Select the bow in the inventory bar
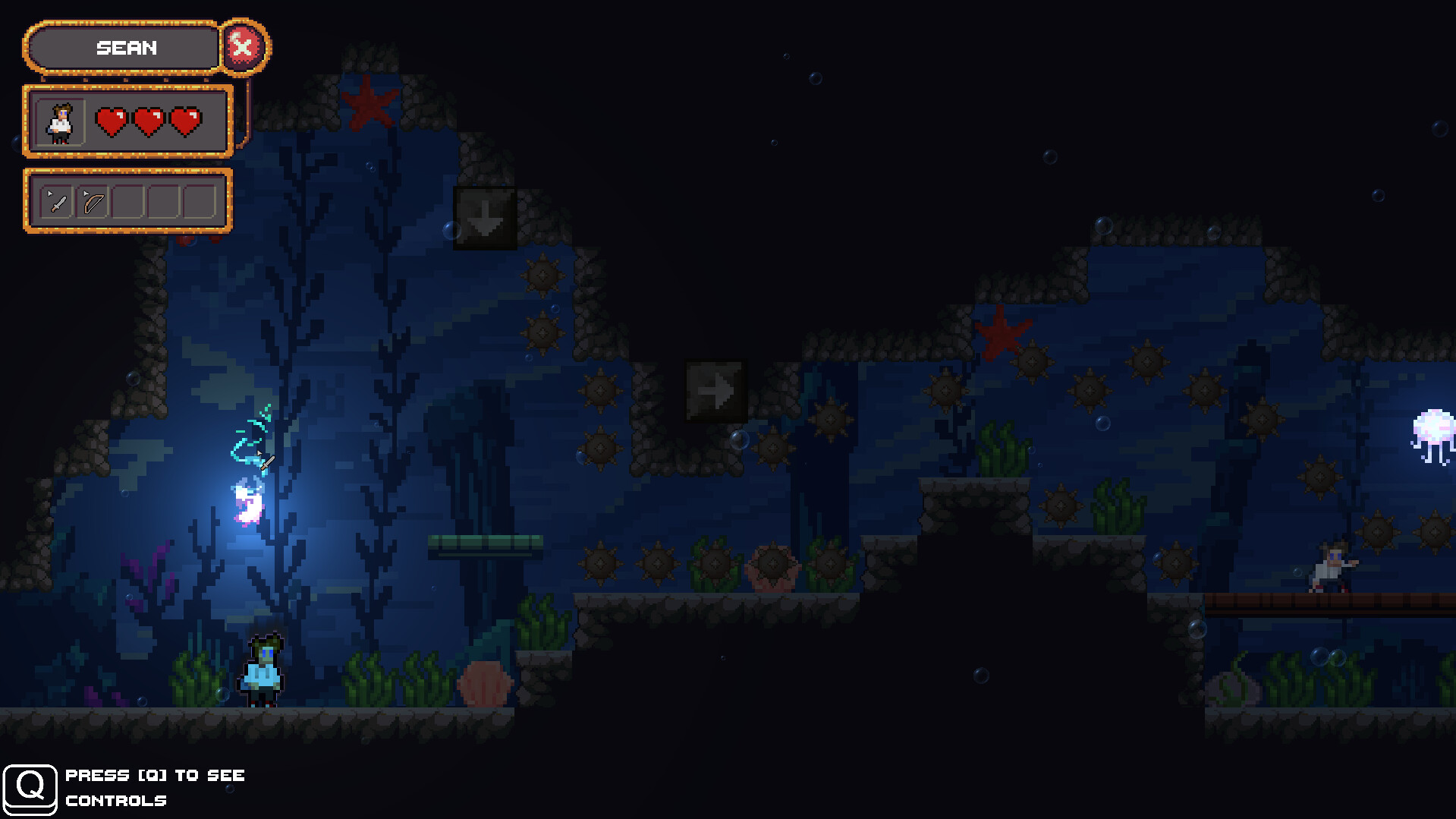The width and height of the screenshot is (1456, 819). click(93, 200)
